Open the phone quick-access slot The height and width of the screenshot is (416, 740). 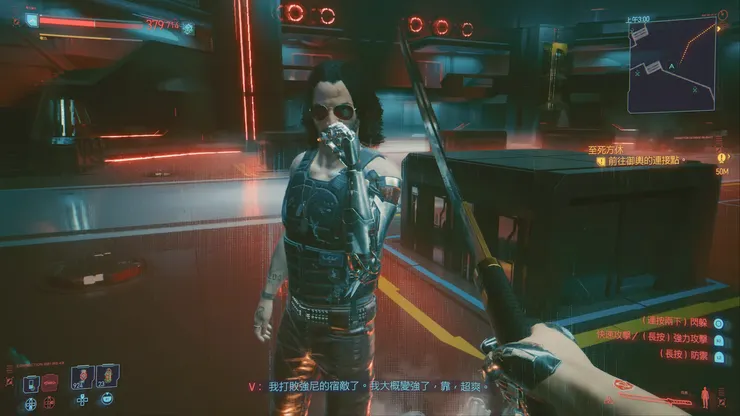[32, 383]
